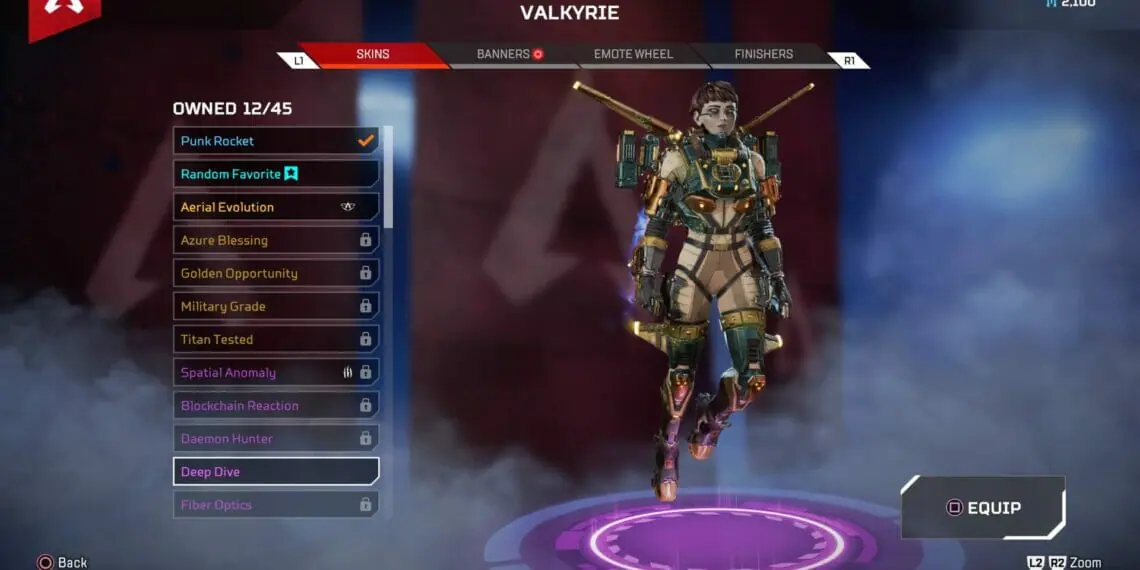
Task: Select the Military Grade skin
Action: point(276,306)
